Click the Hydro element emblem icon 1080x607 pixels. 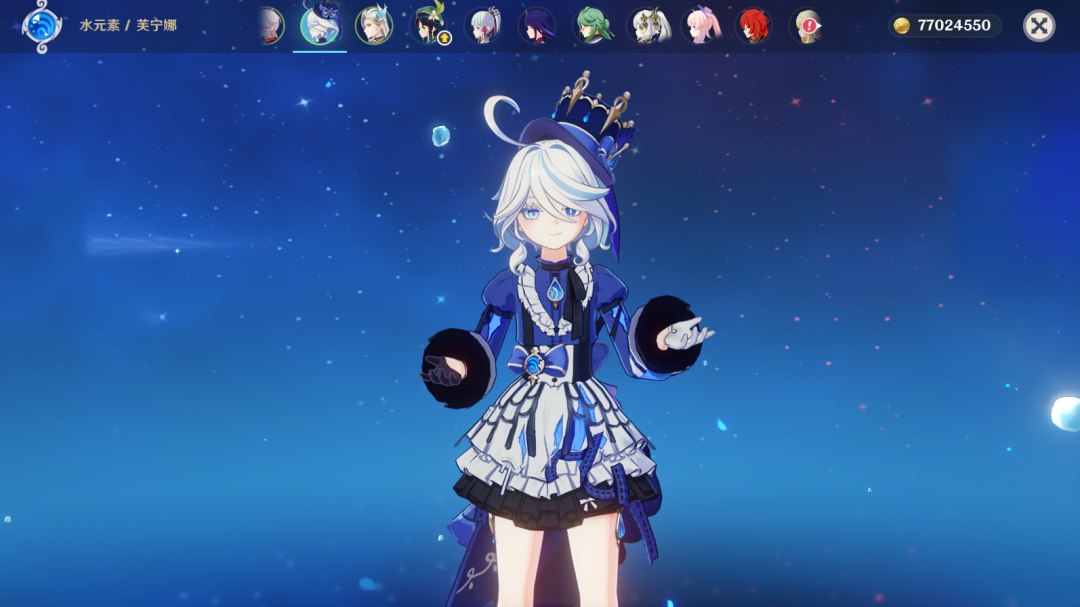tap(42, 26)
